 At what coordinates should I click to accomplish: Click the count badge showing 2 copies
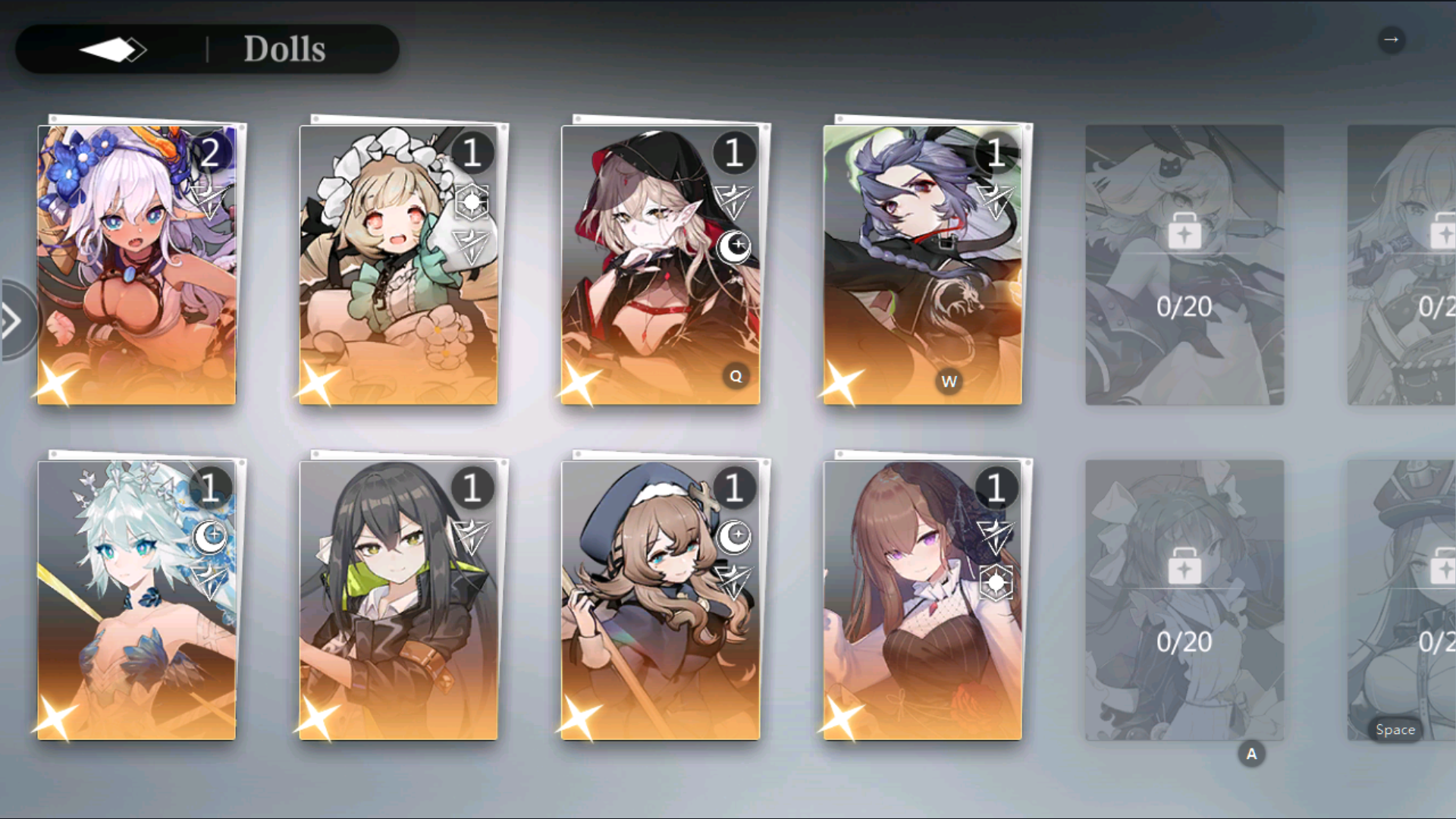(210, 154)
